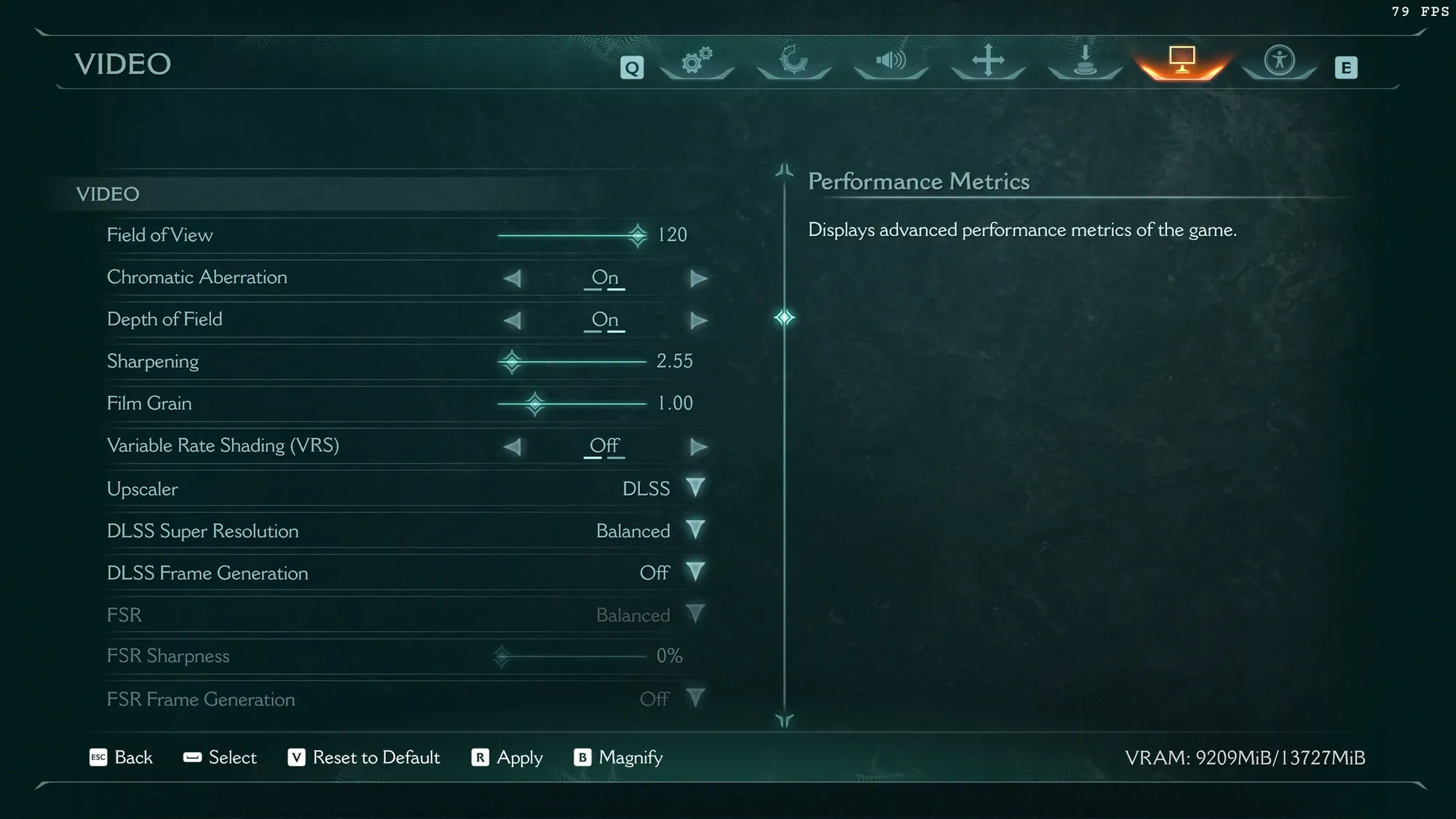Apply the video settings
This screenshot has width=1456, height=819.
point(507,757)
